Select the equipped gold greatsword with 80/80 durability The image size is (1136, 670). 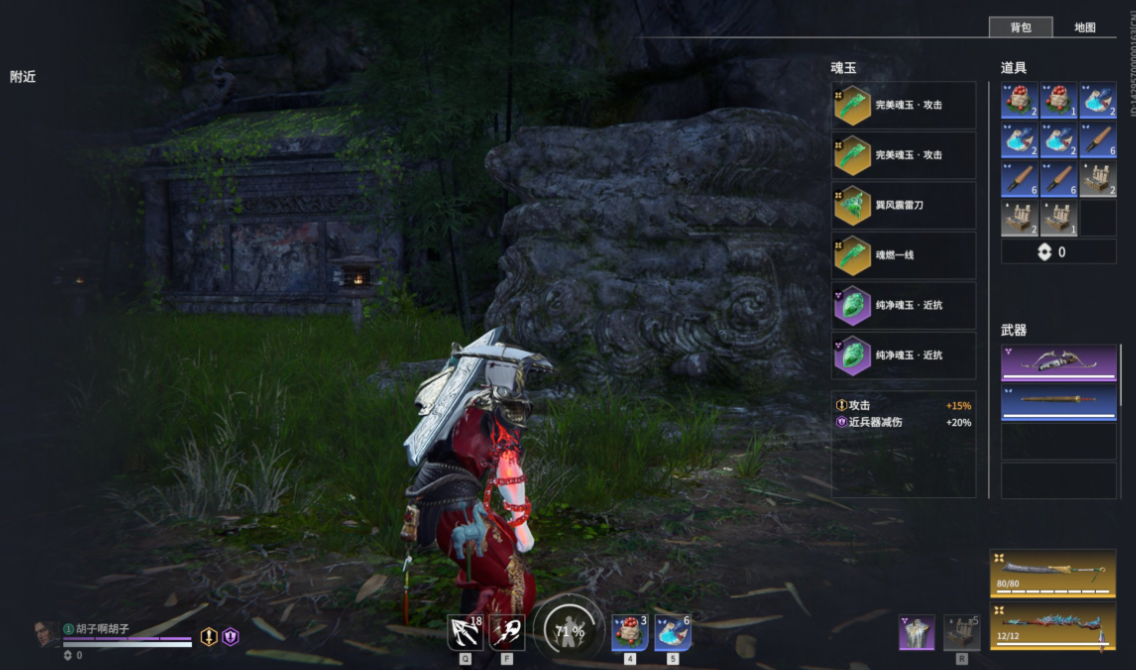coord(1053,573)
